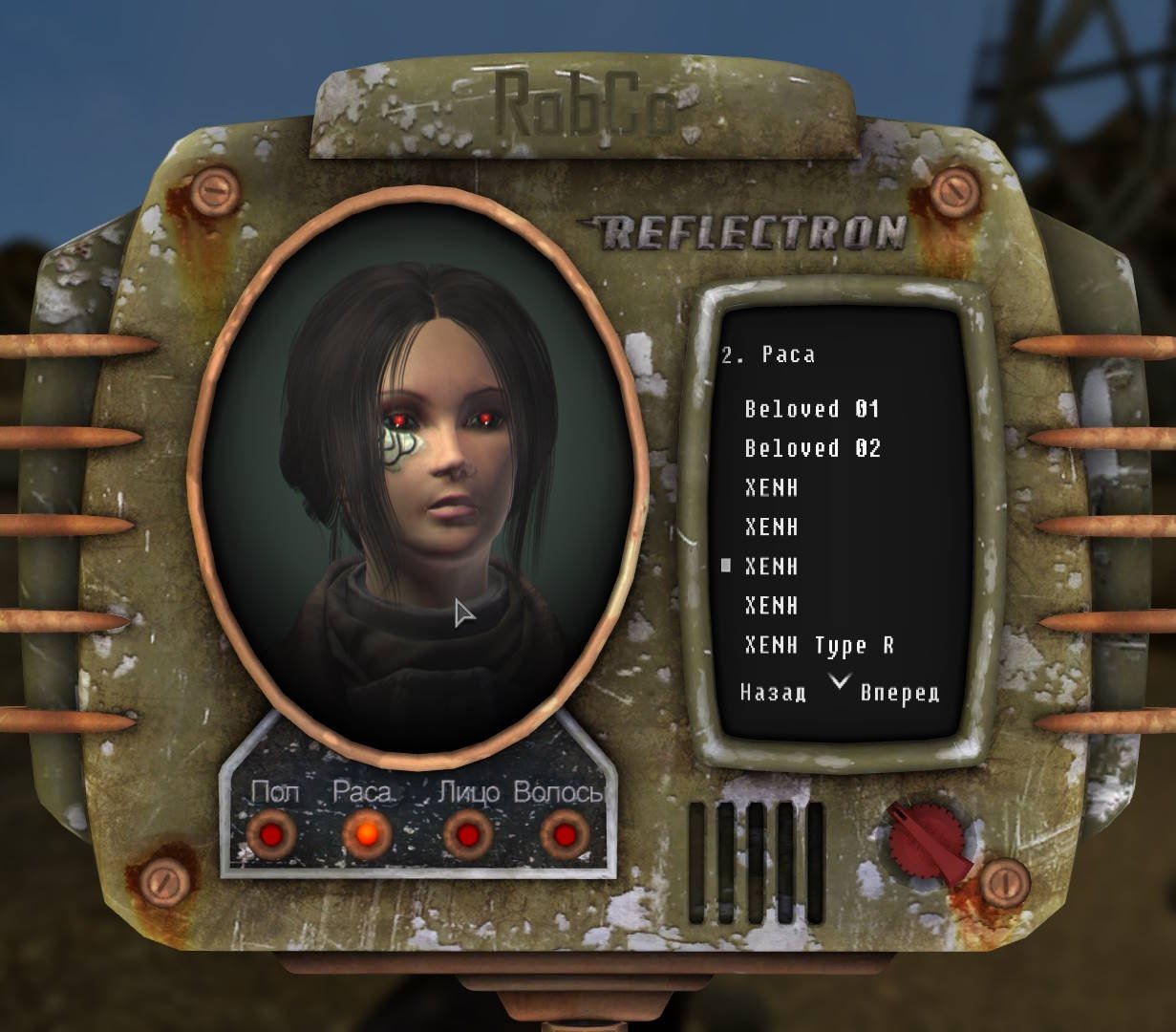Click the down arrow below the race list
The image size is (1176, 1032).
(x=839, y=681)
